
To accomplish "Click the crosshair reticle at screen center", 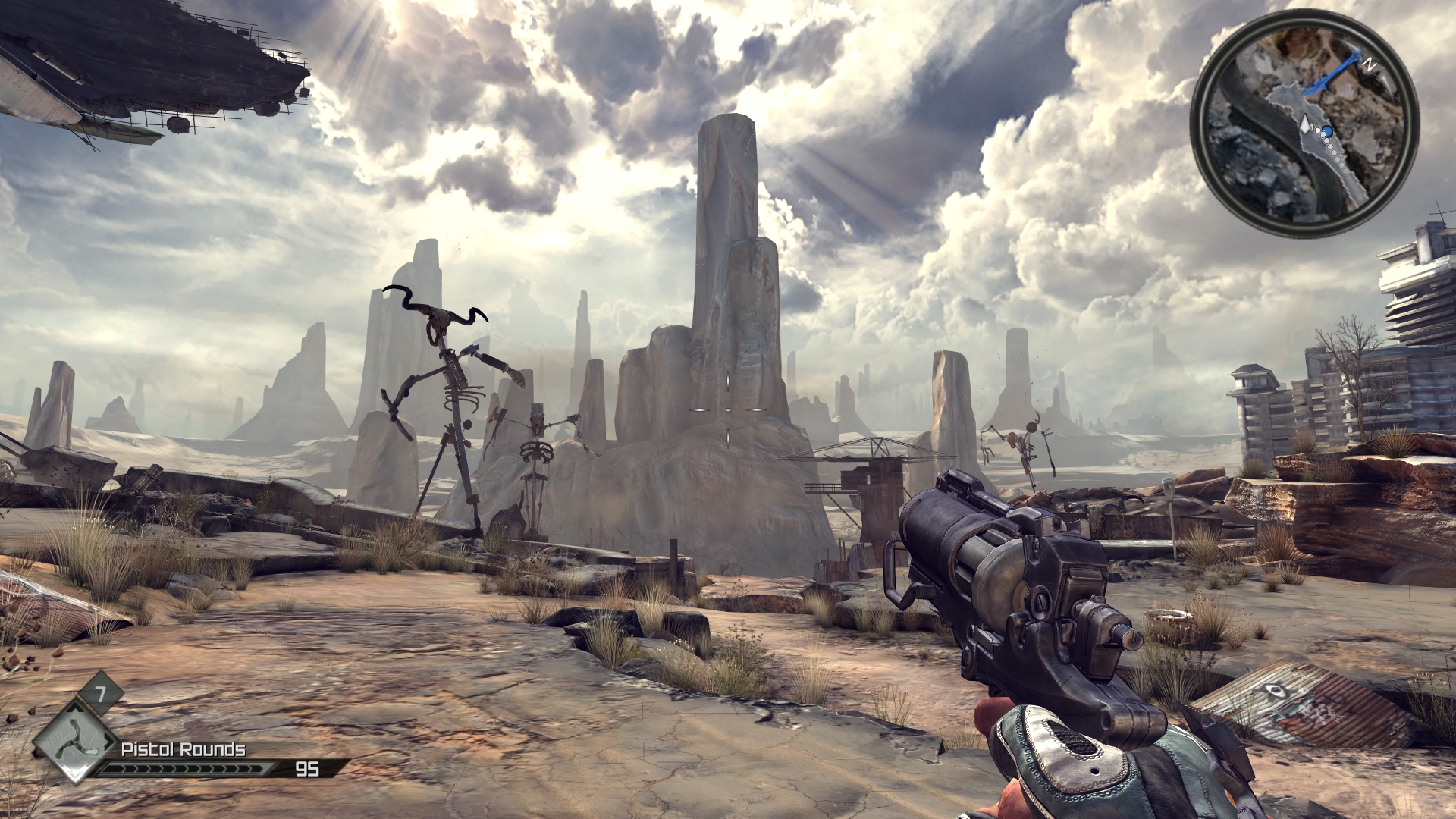I will tap(728, 409).
